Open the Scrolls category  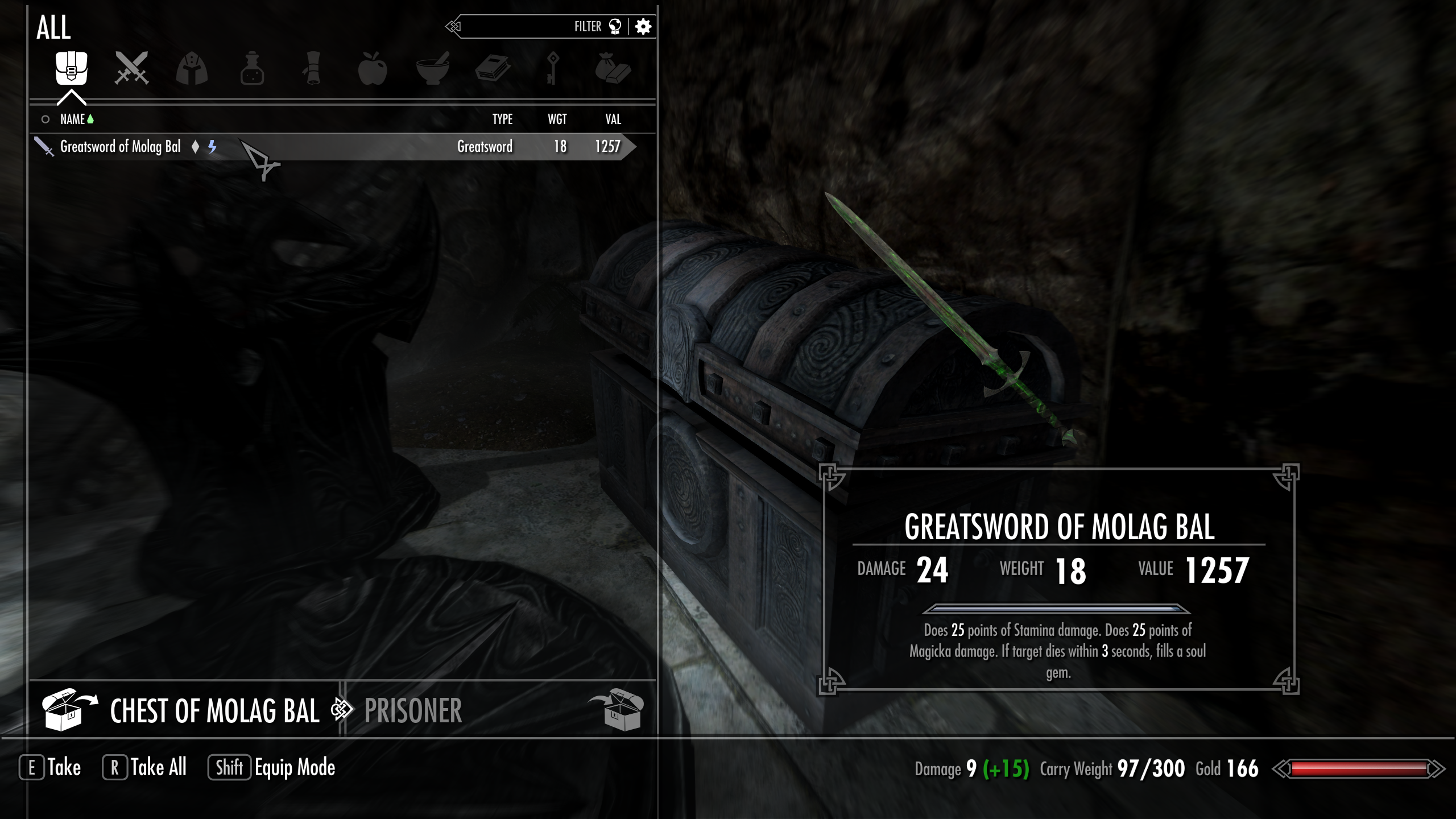click(x=312, y=68)
